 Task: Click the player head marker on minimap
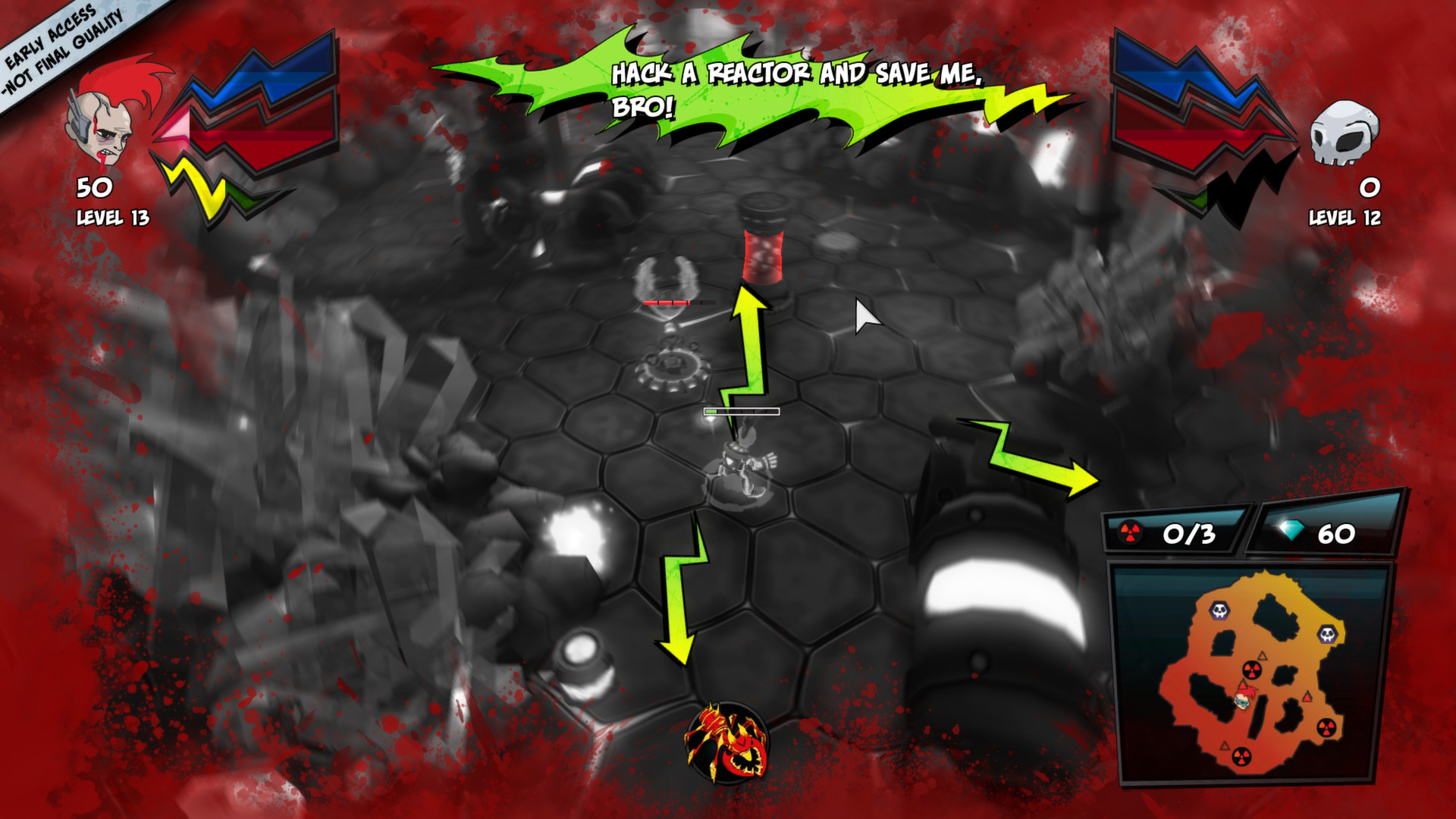click(x=1243, y=701)
